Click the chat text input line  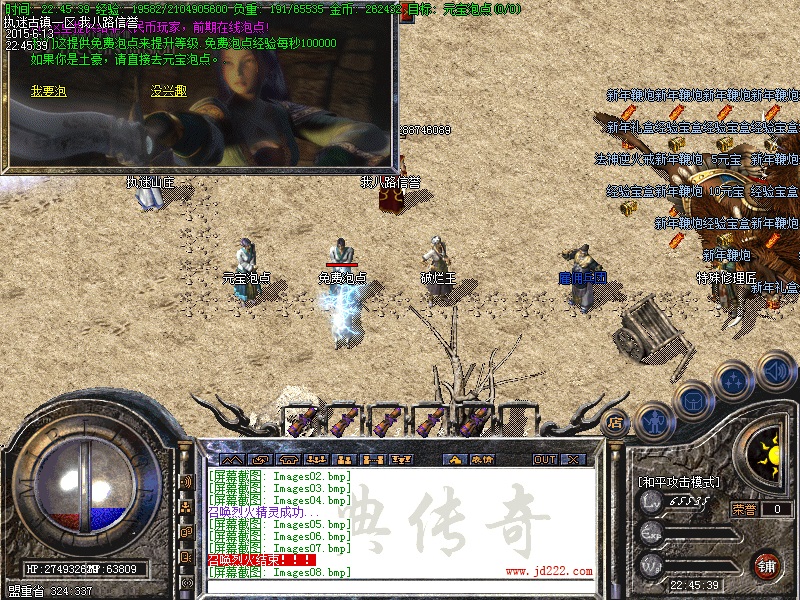click(400, 585)
